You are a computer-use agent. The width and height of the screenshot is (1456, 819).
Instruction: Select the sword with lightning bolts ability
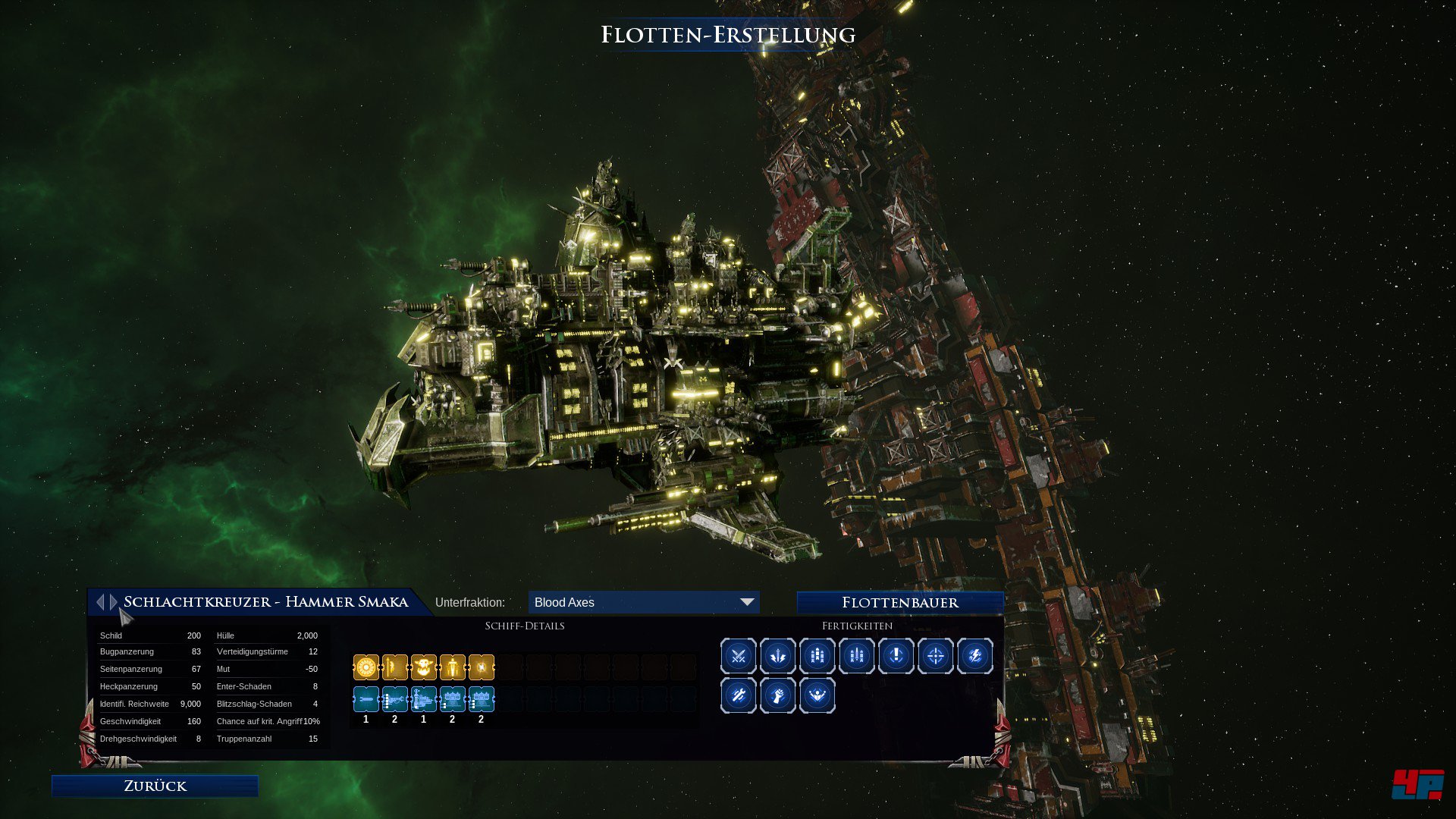coord(778,656)
